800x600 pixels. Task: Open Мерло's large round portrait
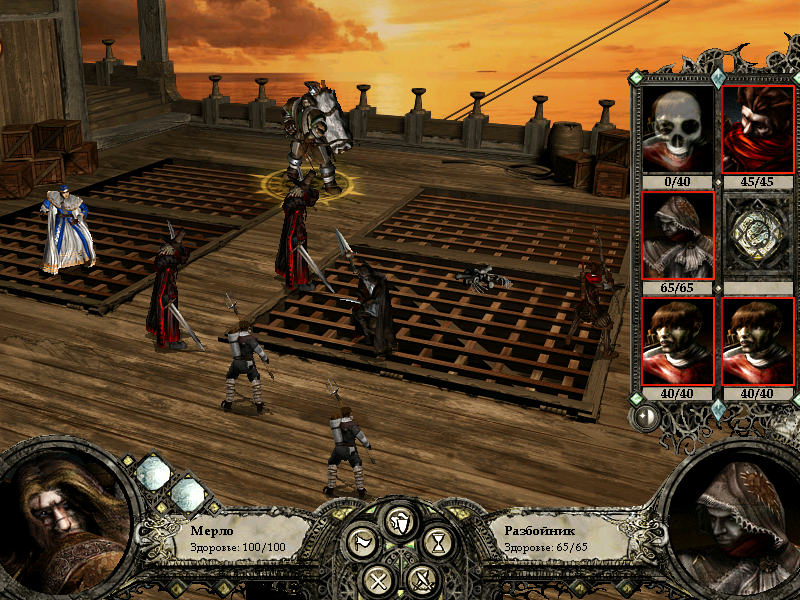(65, 523)
